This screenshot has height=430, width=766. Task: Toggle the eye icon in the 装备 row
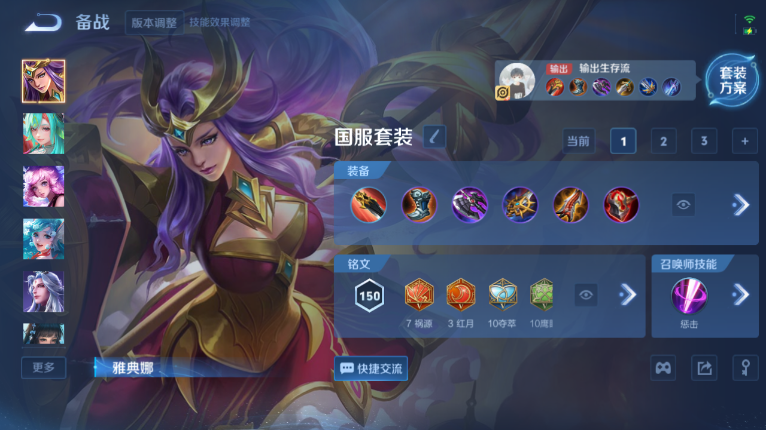(x=684, y=205)
